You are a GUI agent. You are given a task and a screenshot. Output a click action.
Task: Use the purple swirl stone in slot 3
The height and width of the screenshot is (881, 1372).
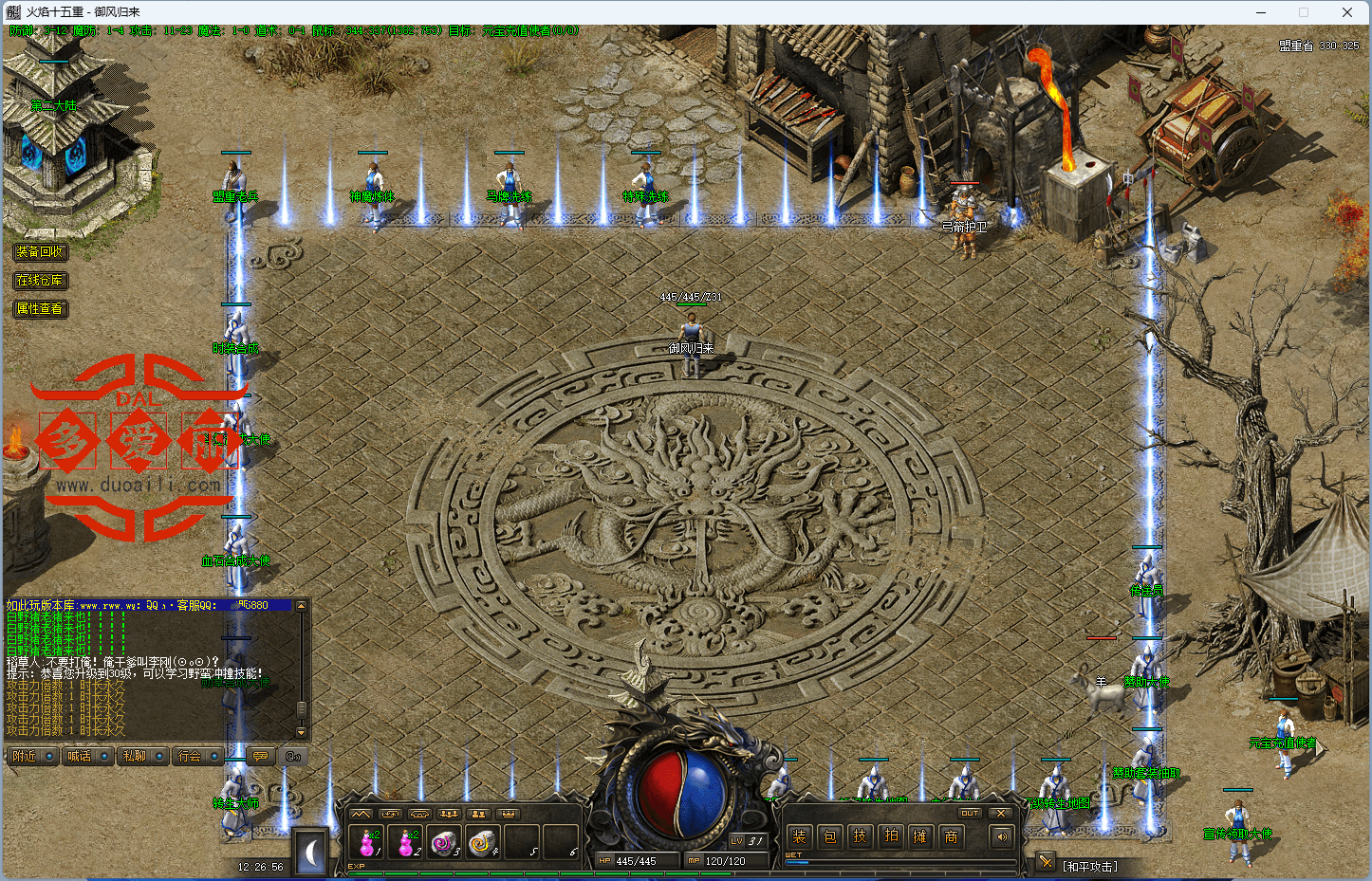click(444, 842)
